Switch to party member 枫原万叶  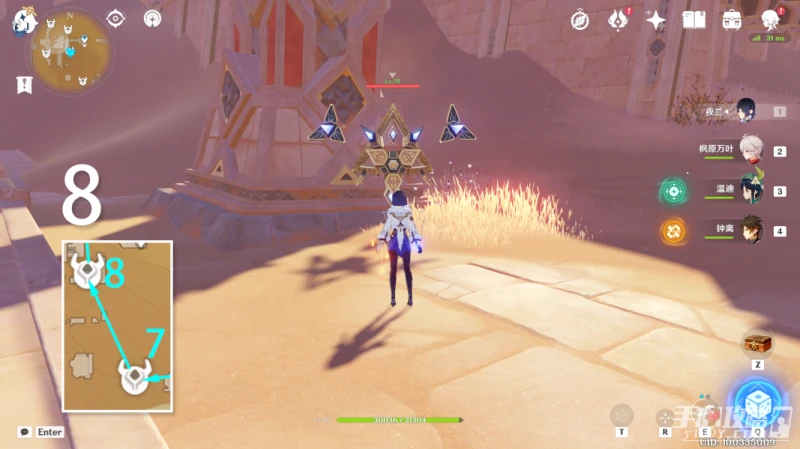[x=750, y=150]
